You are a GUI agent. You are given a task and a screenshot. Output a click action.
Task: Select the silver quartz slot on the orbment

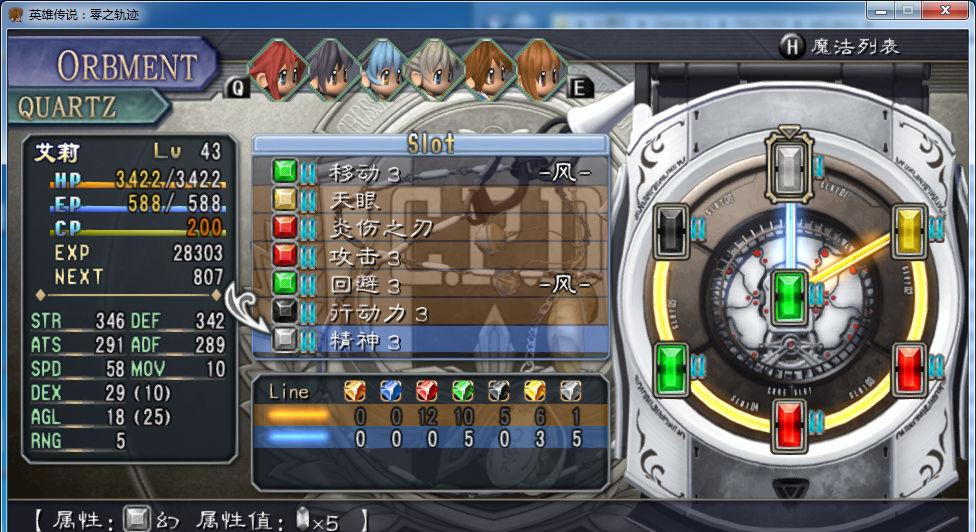tap(790, 162)
